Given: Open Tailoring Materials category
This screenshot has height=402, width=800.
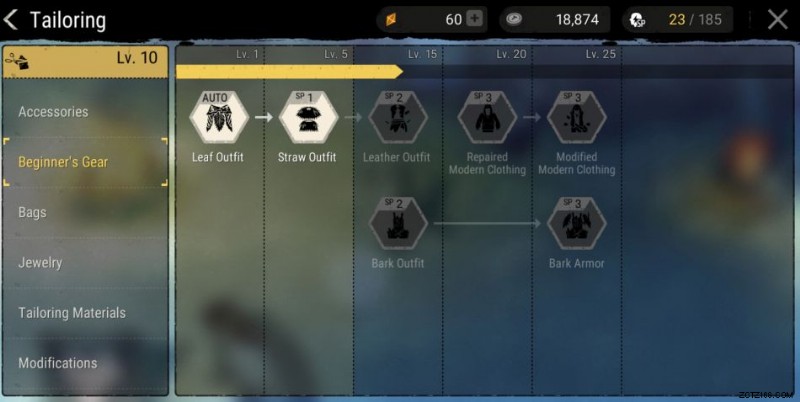Looking at the screenshot, I should pos(72,312).
